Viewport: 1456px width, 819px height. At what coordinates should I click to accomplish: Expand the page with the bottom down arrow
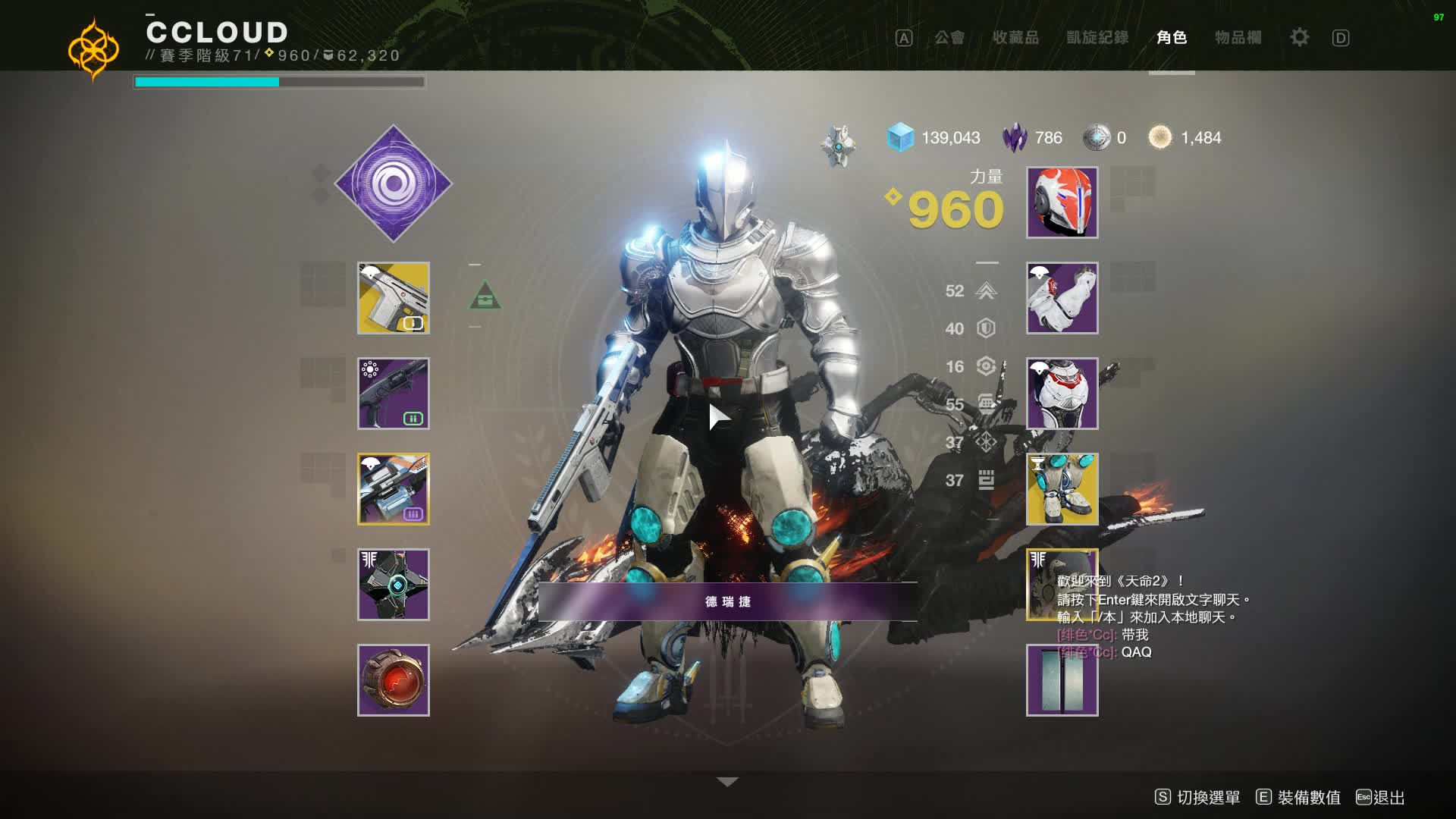click(727, 782)
